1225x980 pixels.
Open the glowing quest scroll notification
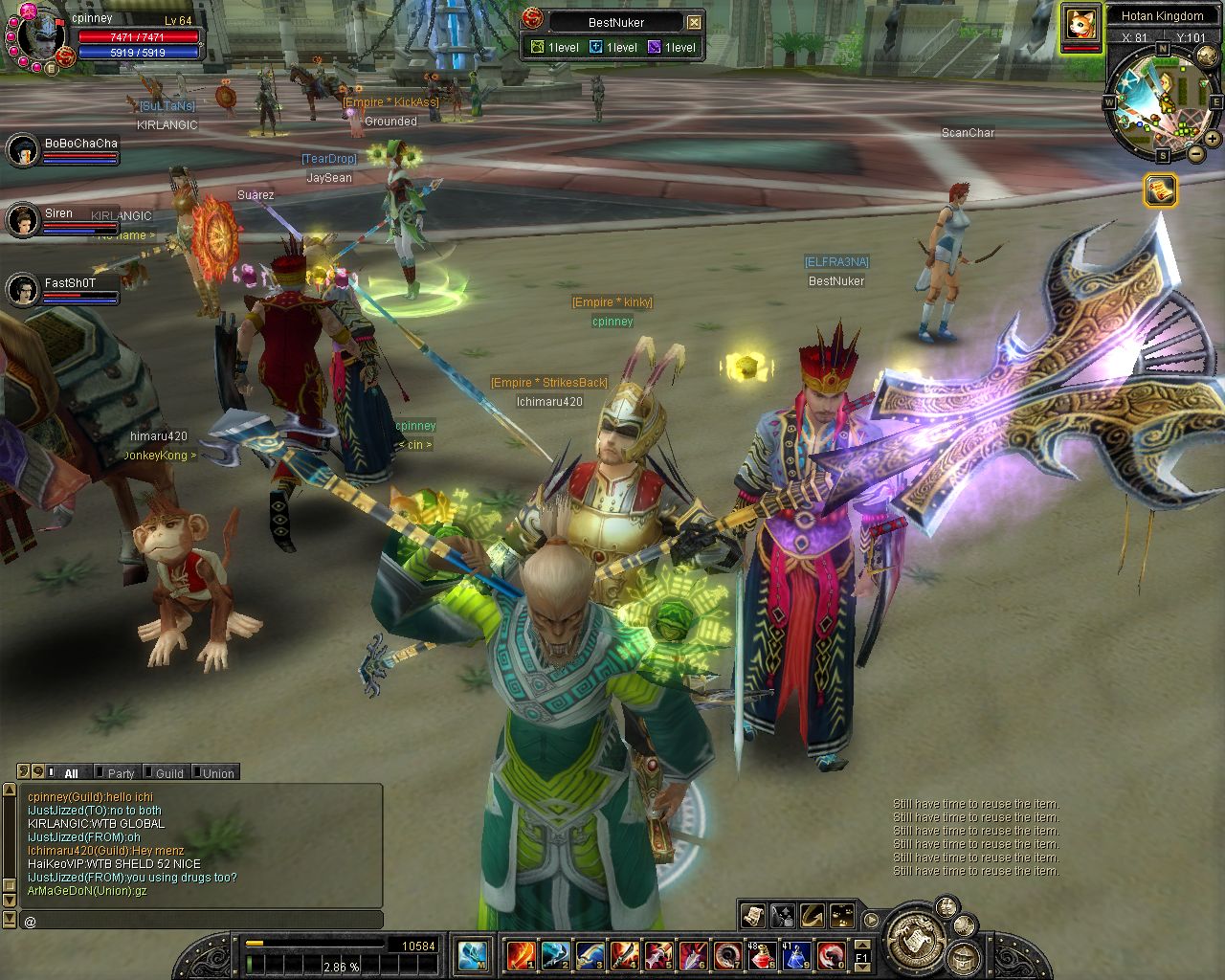tap(1160, 191)
